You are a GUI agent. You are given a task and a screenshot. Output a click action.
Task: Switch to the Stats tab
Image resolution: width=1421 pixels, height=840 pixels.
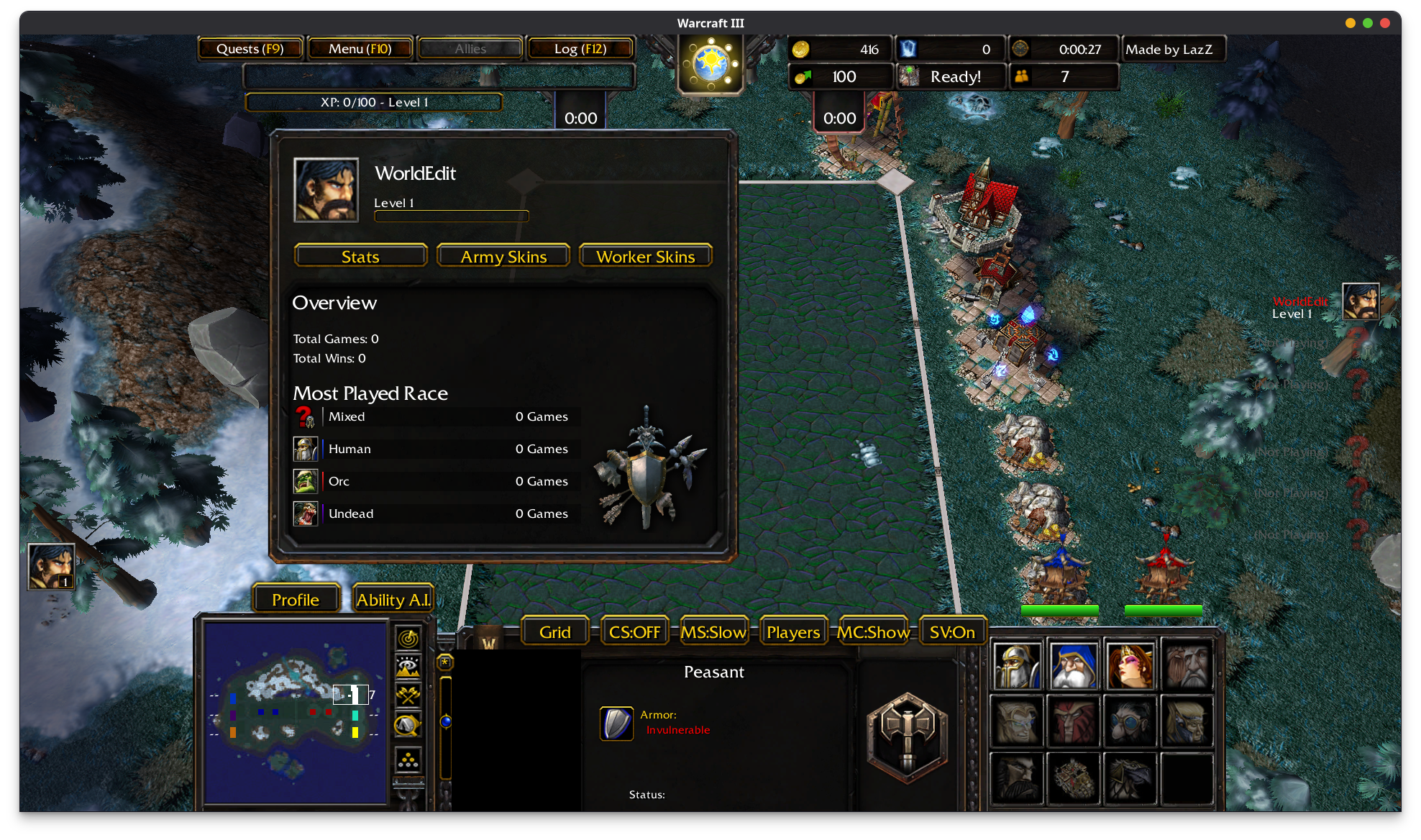pyautogui.click(x=360, y=257)
